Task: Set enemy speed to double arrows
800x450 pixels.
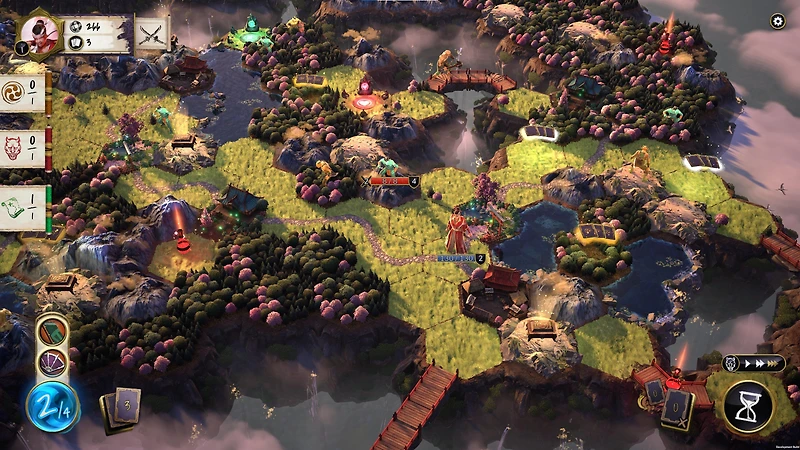Action: click(x=759, y=364)
